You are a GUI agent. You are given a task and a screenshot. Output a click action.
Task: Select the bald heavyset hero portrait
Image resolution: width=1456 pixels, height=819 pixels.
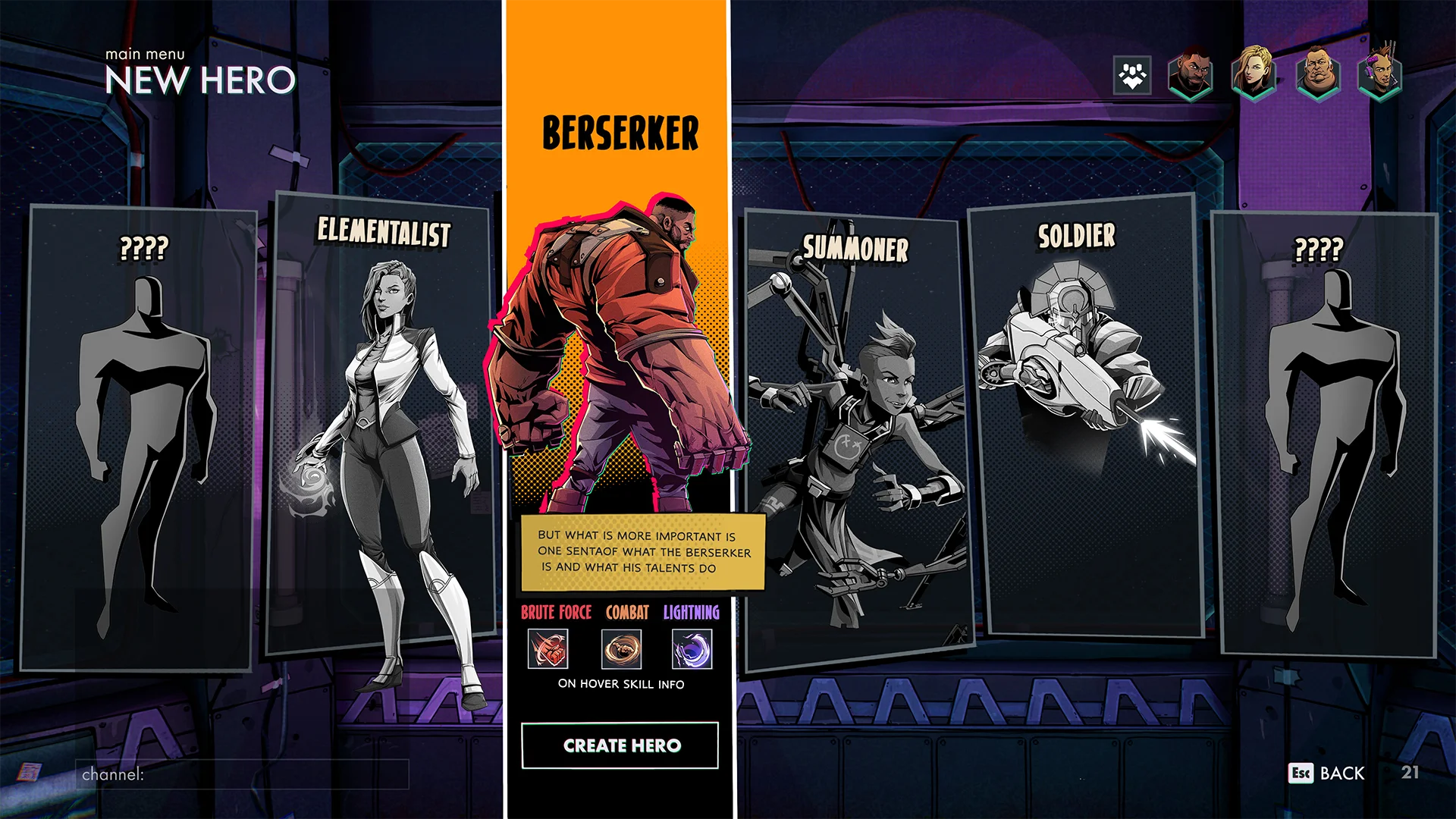click(x=1317, y=74)
